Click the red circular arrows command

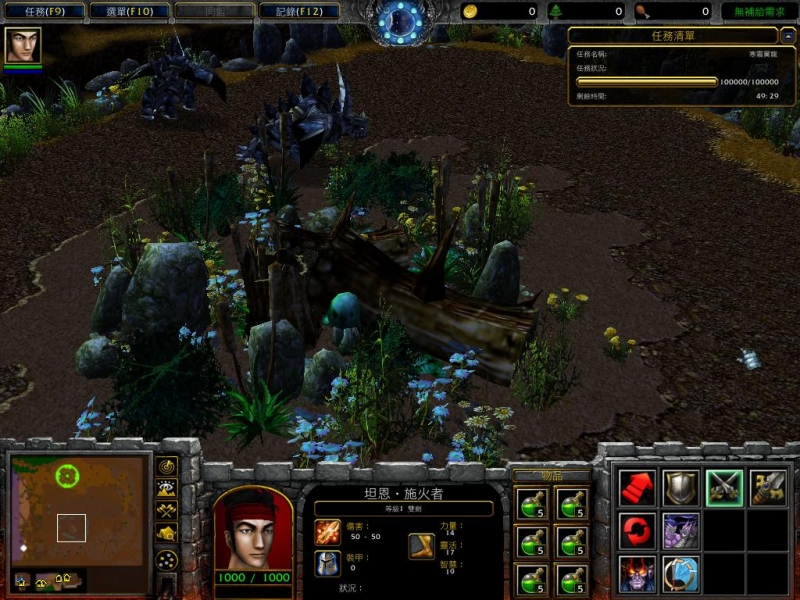[x=638, y=531]
